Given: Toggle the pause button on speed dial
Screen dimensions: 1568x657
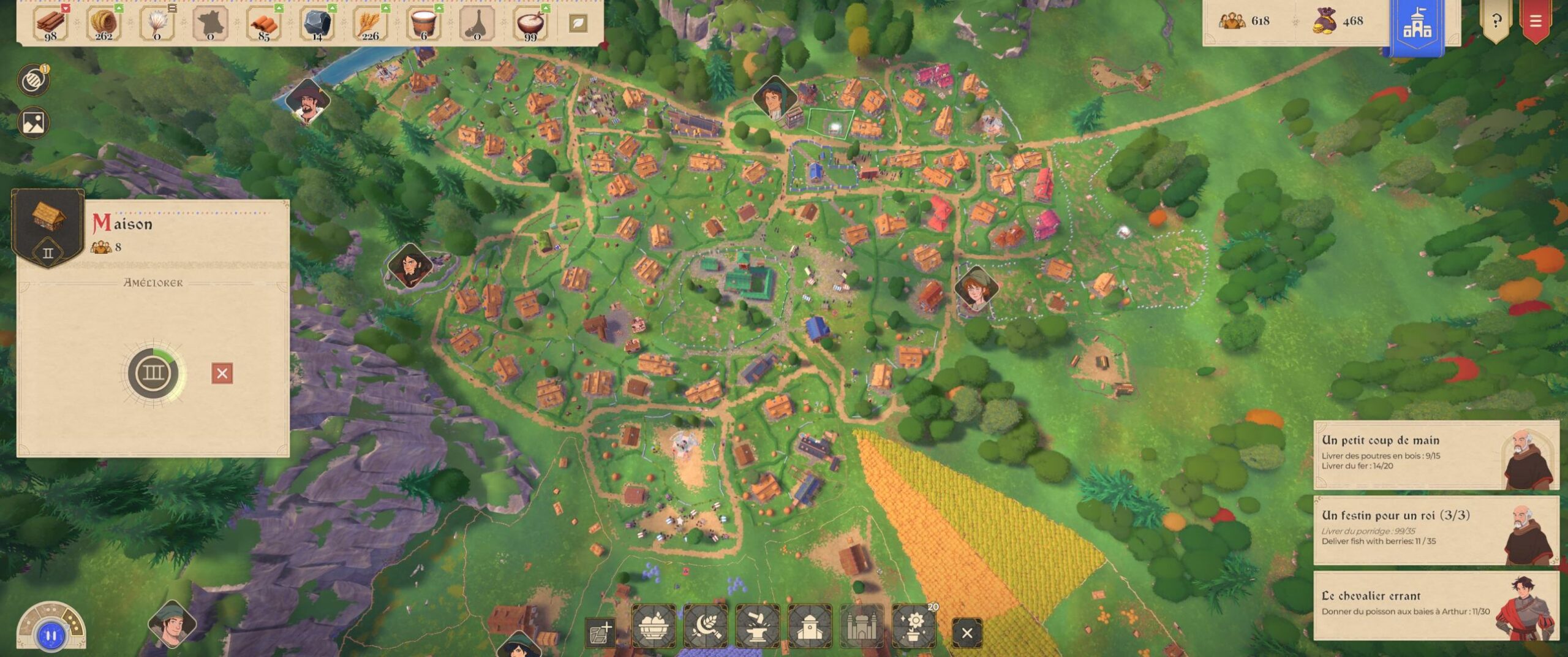Looking at the screenshot, I should tap(51, 636).
